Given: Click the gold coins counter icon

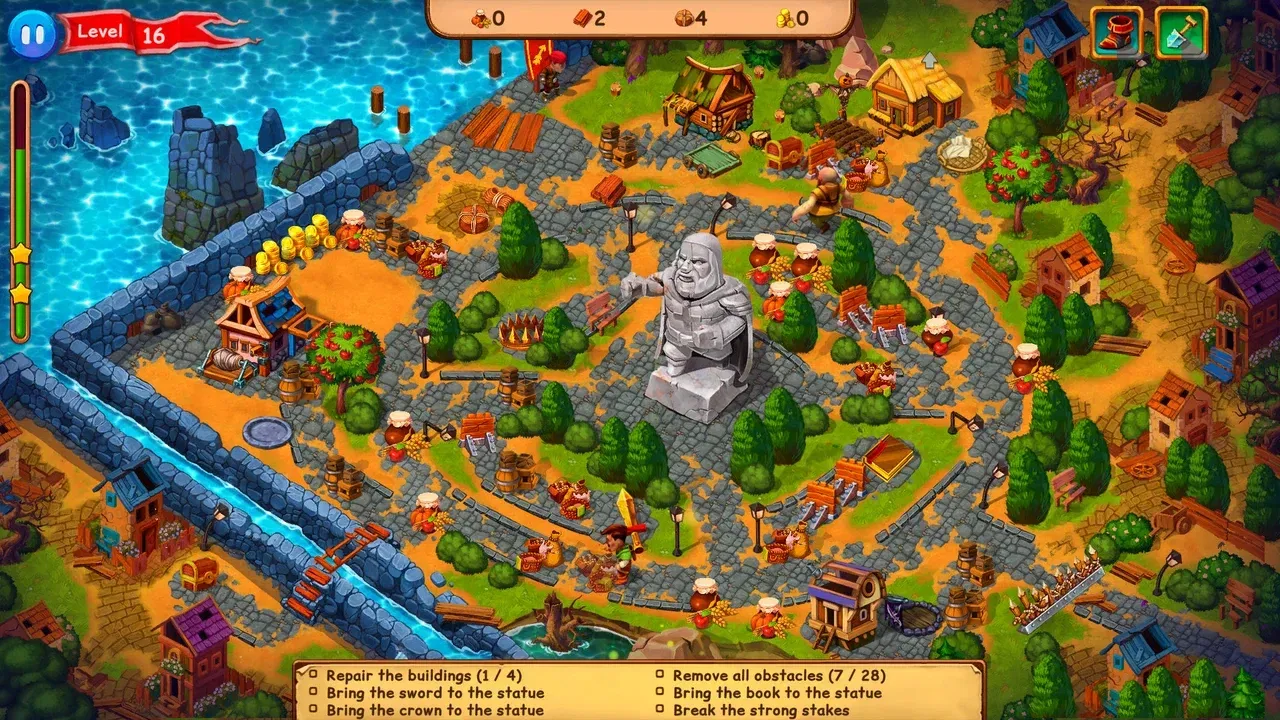Looking at the screenshot, I should click(x=786, y=17).
